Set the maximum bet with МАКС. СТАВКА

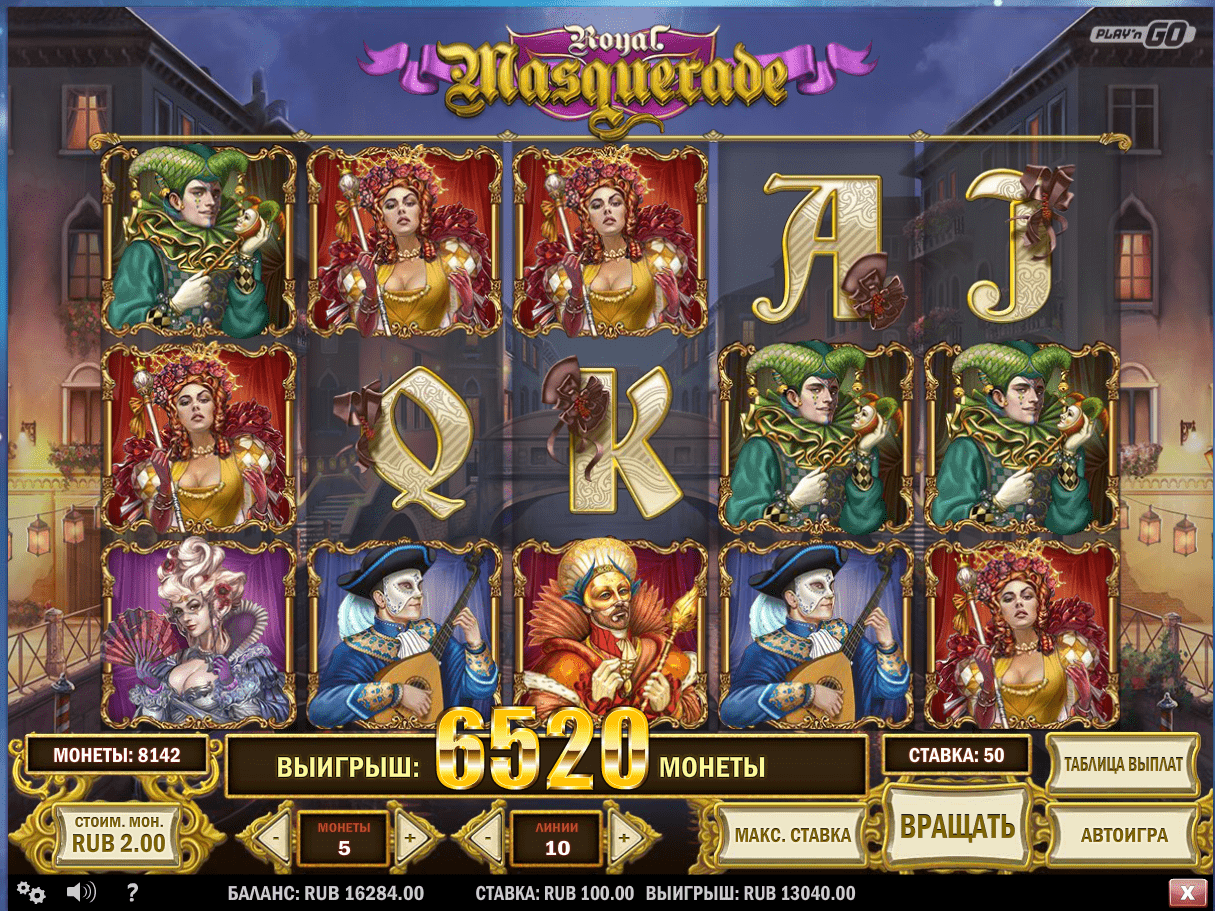[792, 835]
